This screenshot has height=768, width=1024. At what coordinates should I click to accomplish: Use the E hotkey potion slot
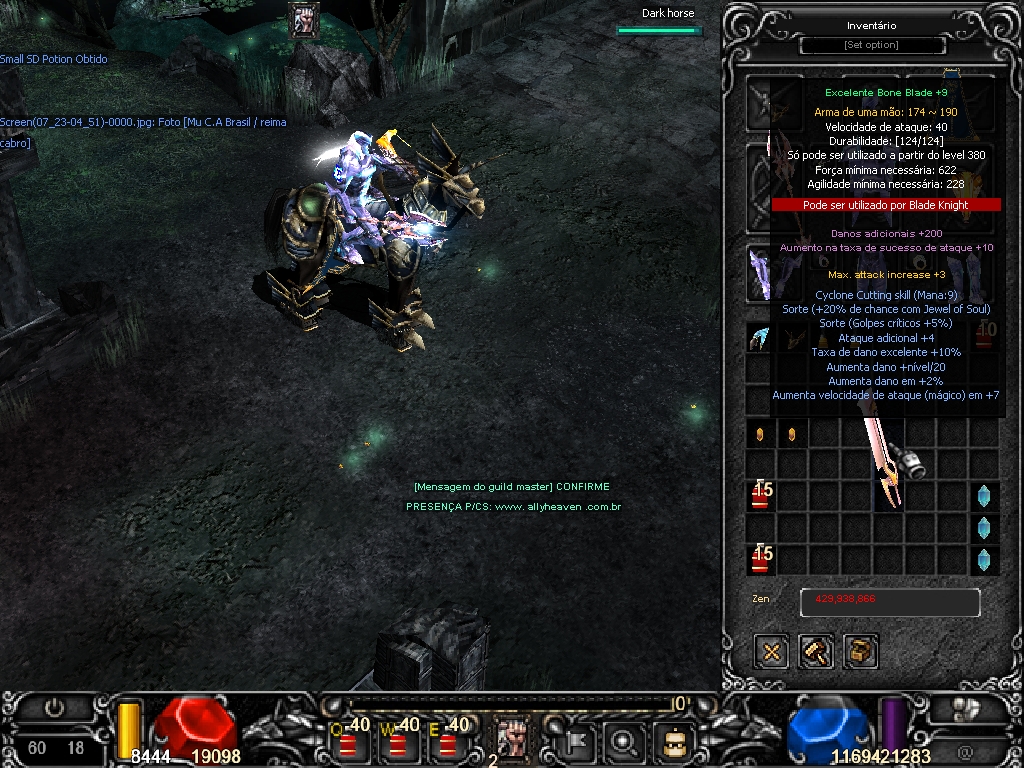tap(448, 741)
